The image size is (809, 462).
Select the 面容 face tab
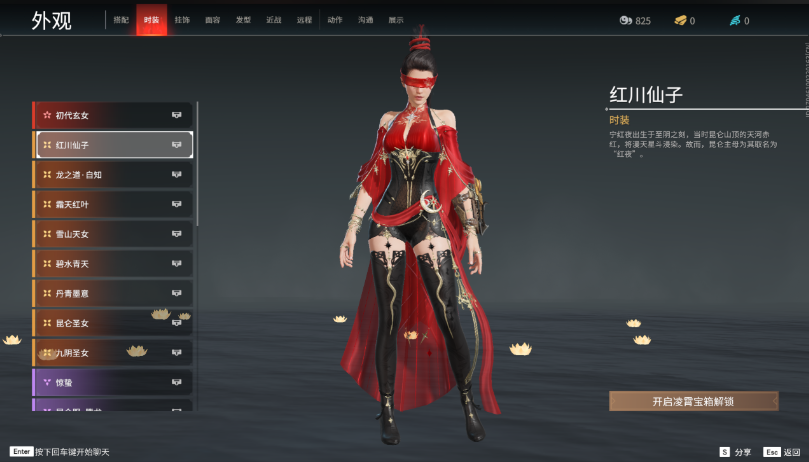[x=212, y=20]
